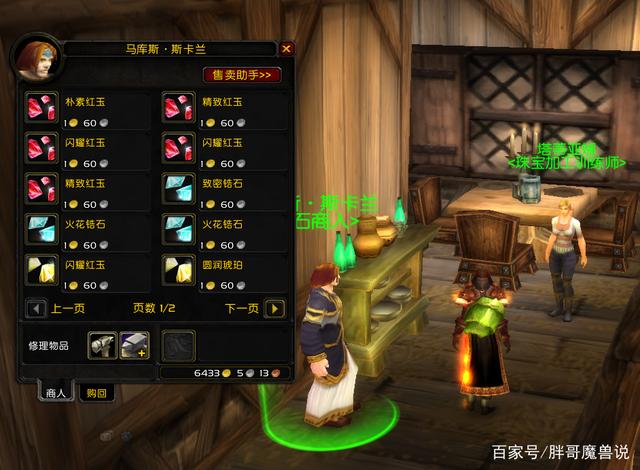Close the merchant window
This screenshot has width=640, height=470.
point(287,48)
